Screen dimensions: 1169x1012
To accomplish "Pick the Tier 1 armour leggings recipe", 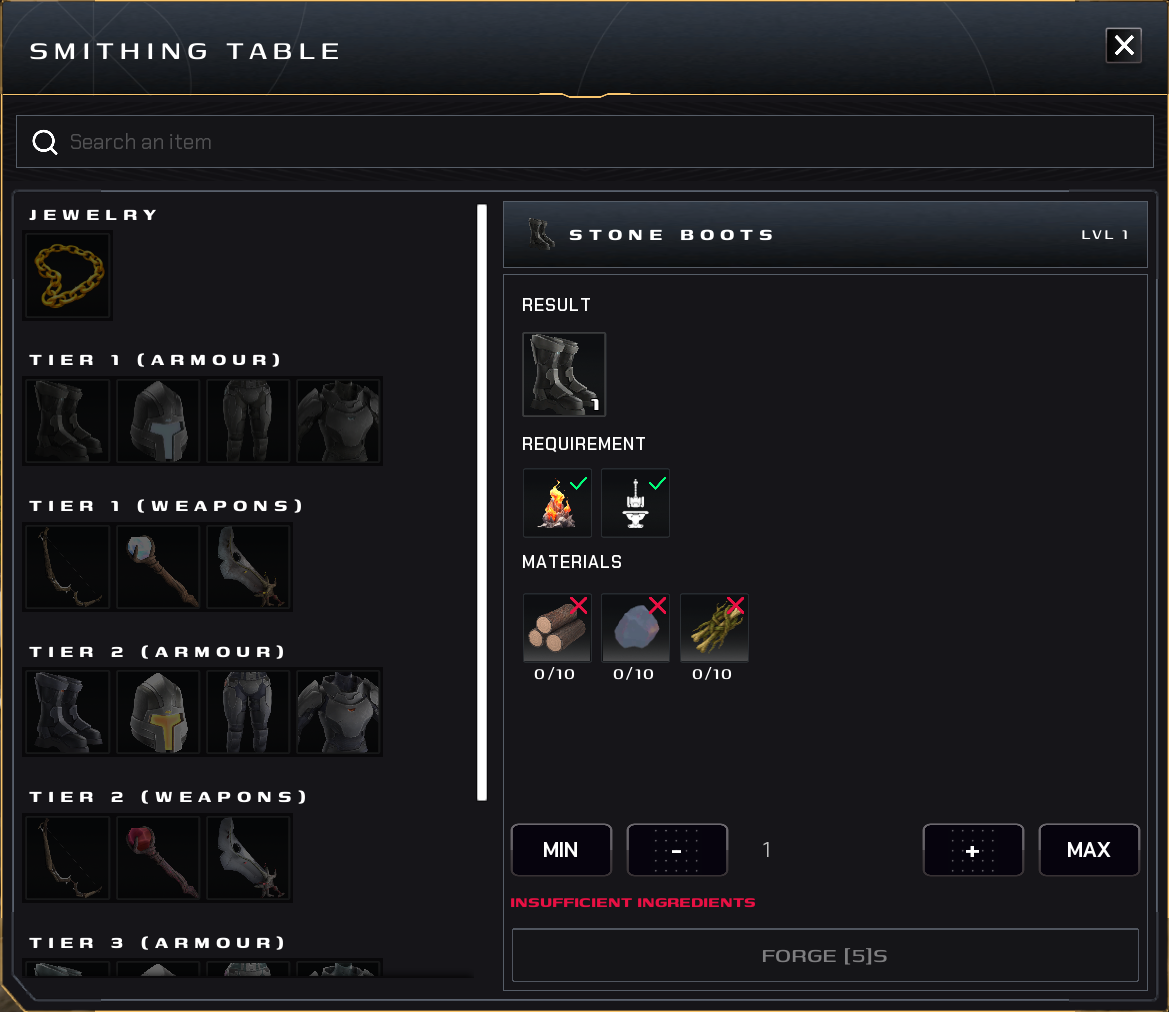I will 248,421.
